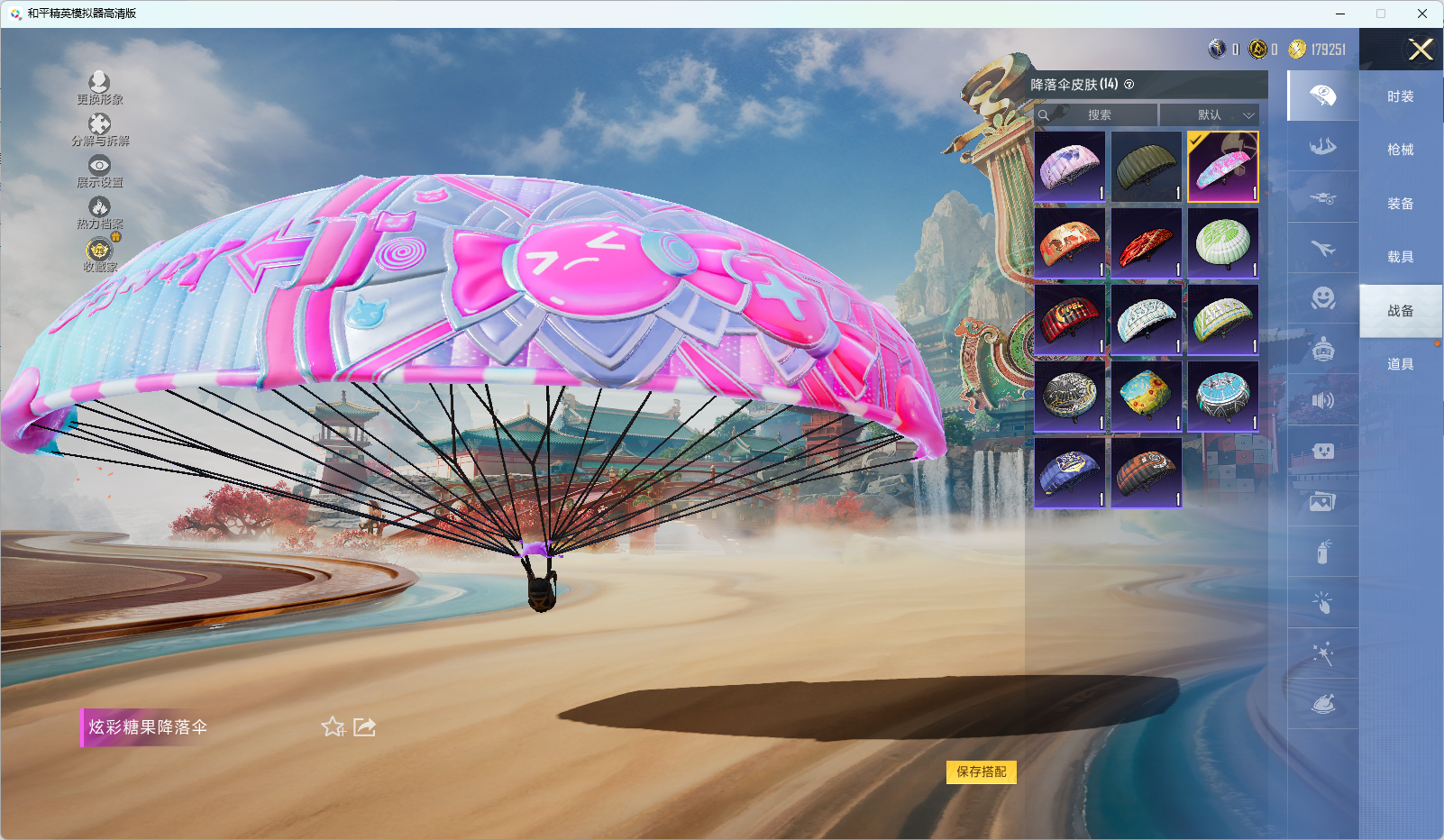Share the parachute using the arrow icon
The height and width of the screenshot is (840, 1444).
pos(364,726)
